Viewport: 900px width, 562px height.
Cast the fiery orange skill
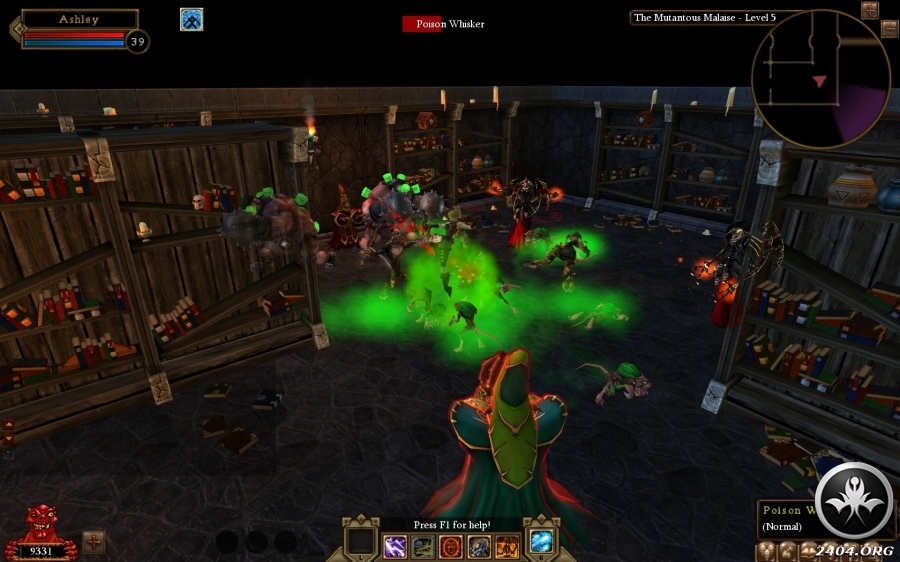[507, 546]
